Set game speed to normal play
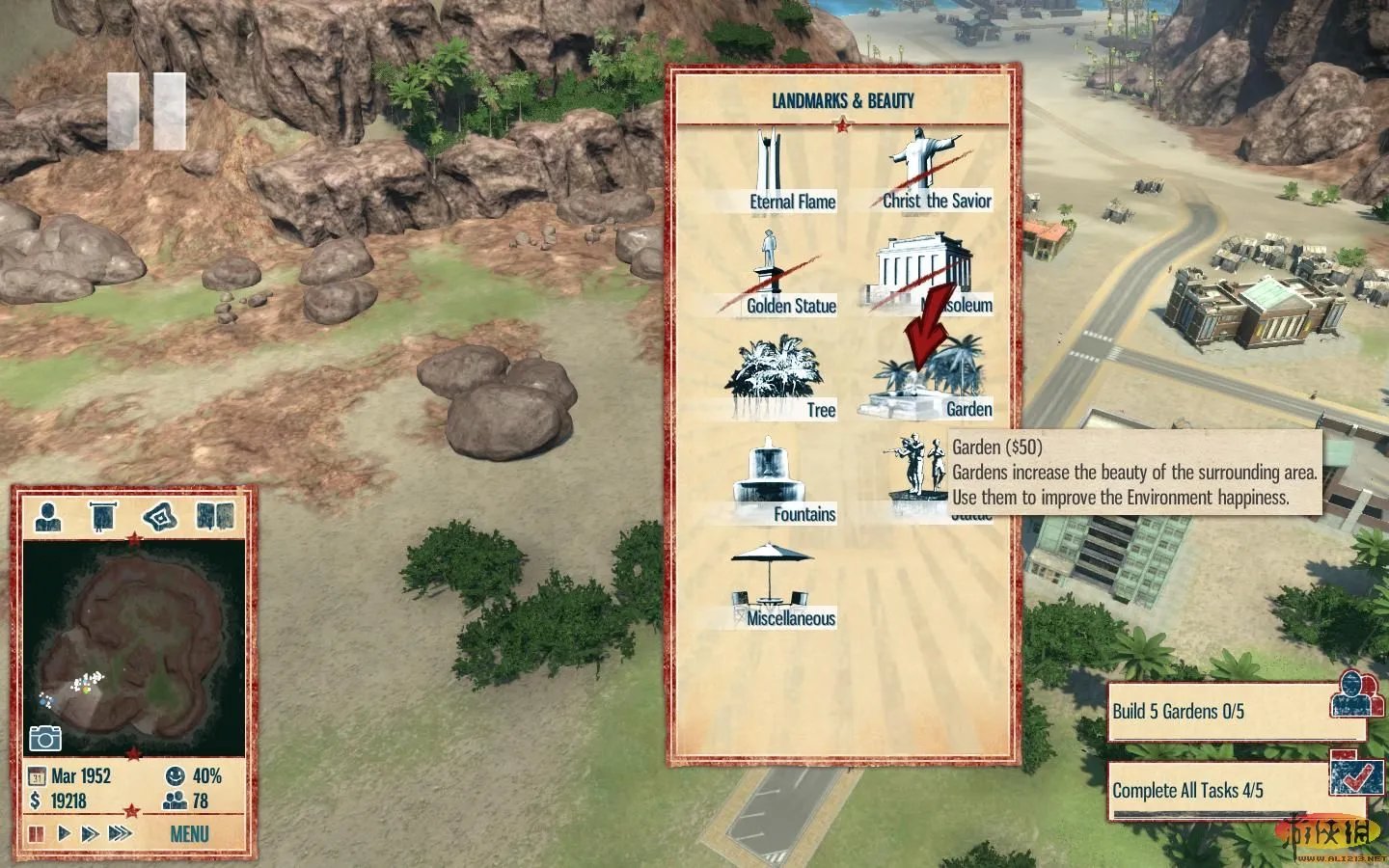 click(64, 833)
